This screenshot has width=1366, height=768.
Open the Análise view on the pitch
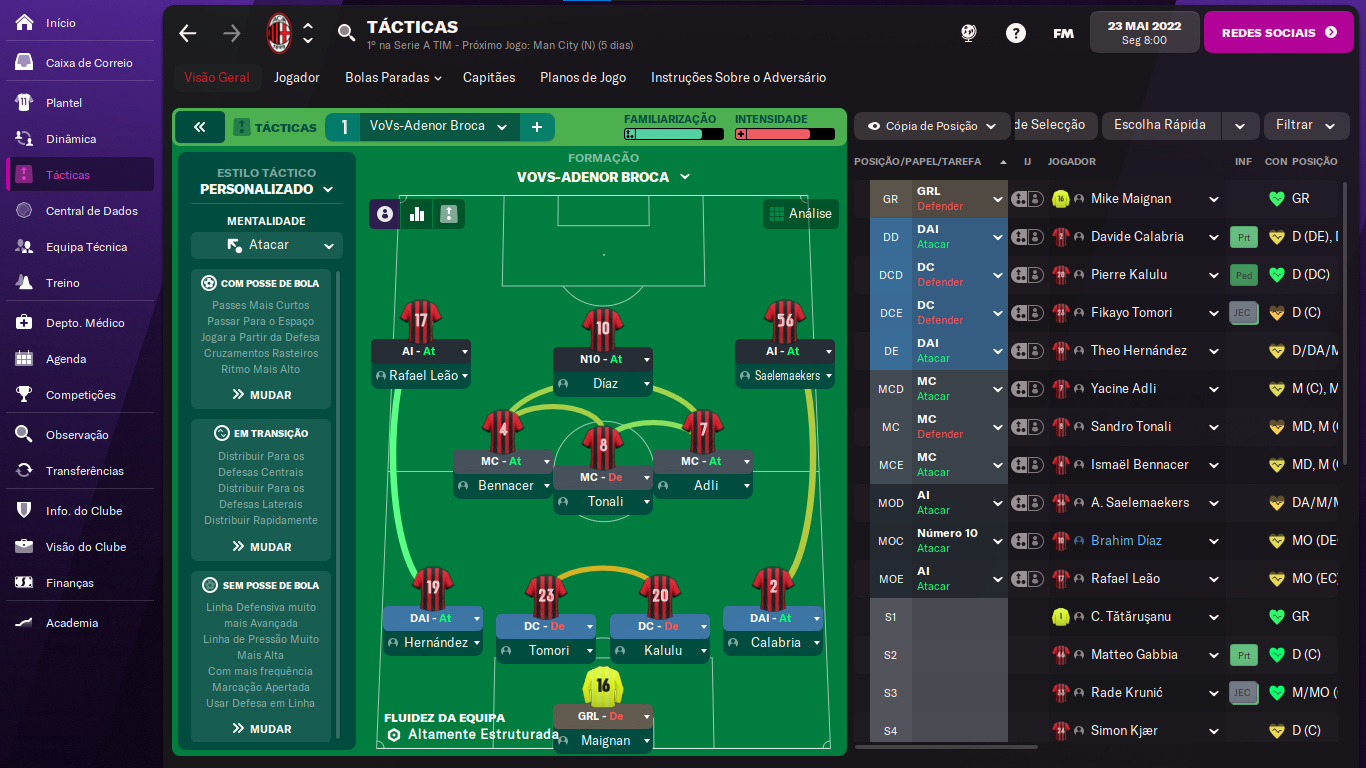[800, 213]
